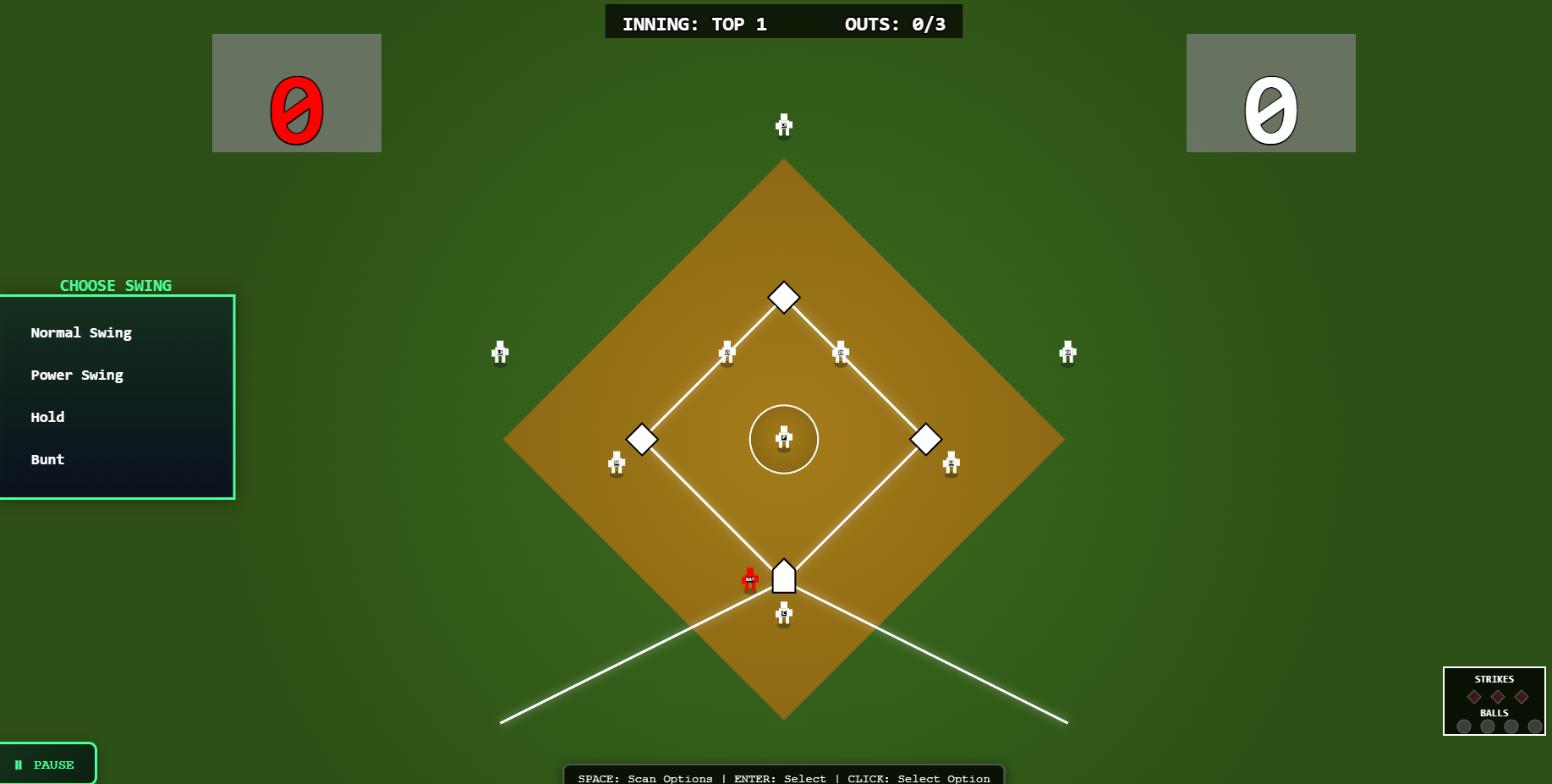Select the second baseman fielder
1552x784 pixels.
[840, 354]
